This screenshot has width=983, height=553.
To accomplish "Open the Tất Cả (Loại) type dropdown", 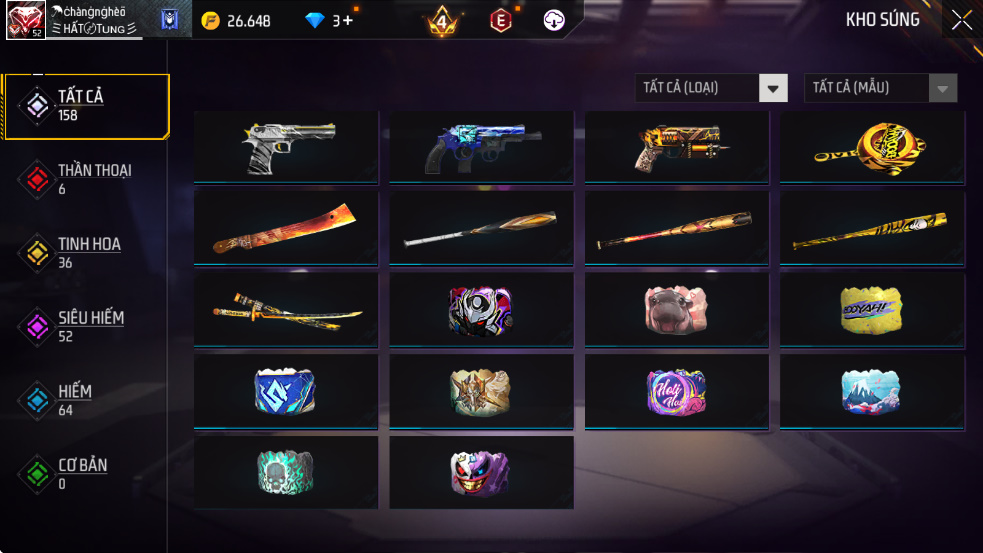I will [x=711, y=88].
